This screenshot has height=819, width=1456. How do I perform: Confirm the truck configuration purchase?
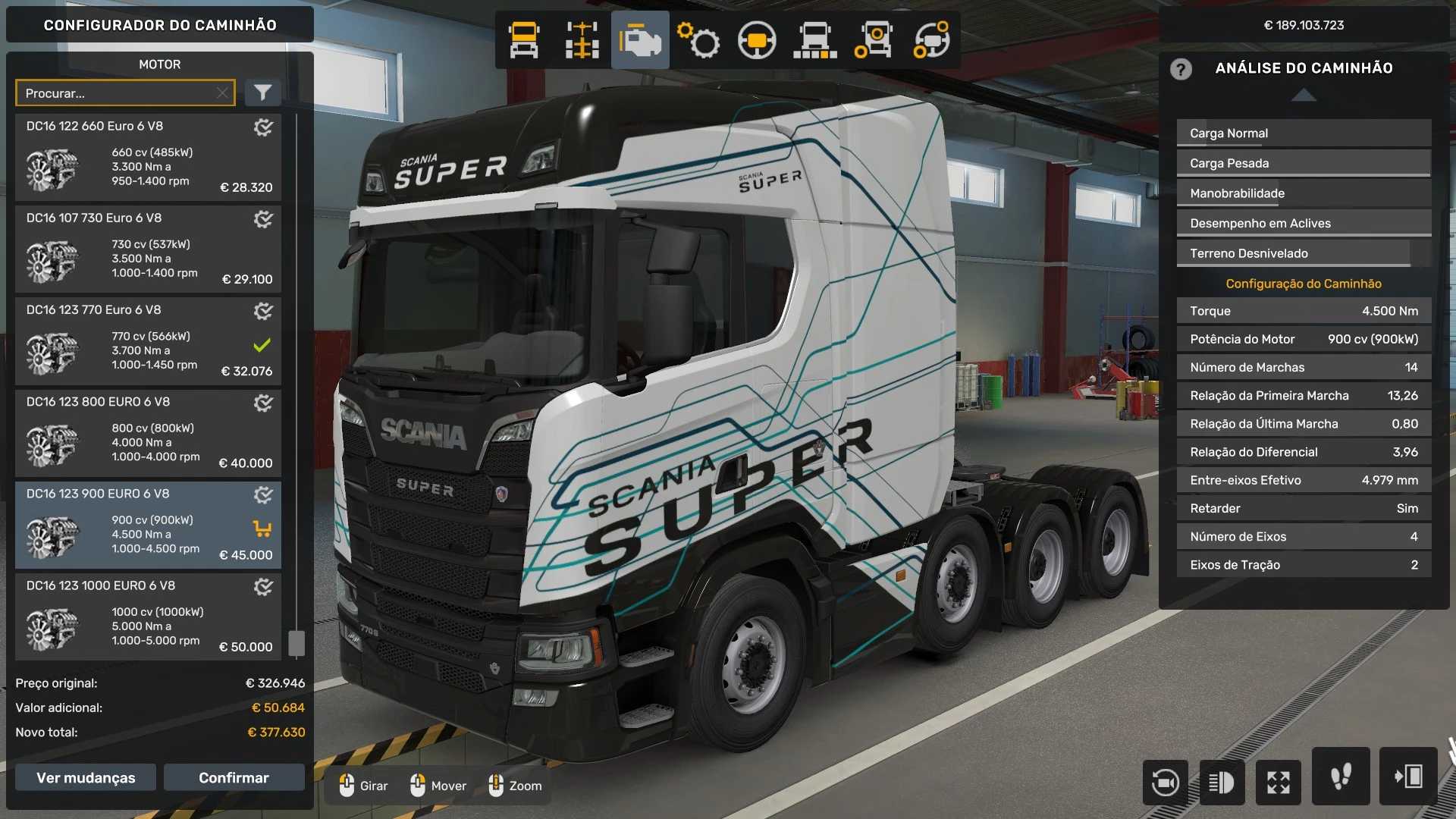234,777
